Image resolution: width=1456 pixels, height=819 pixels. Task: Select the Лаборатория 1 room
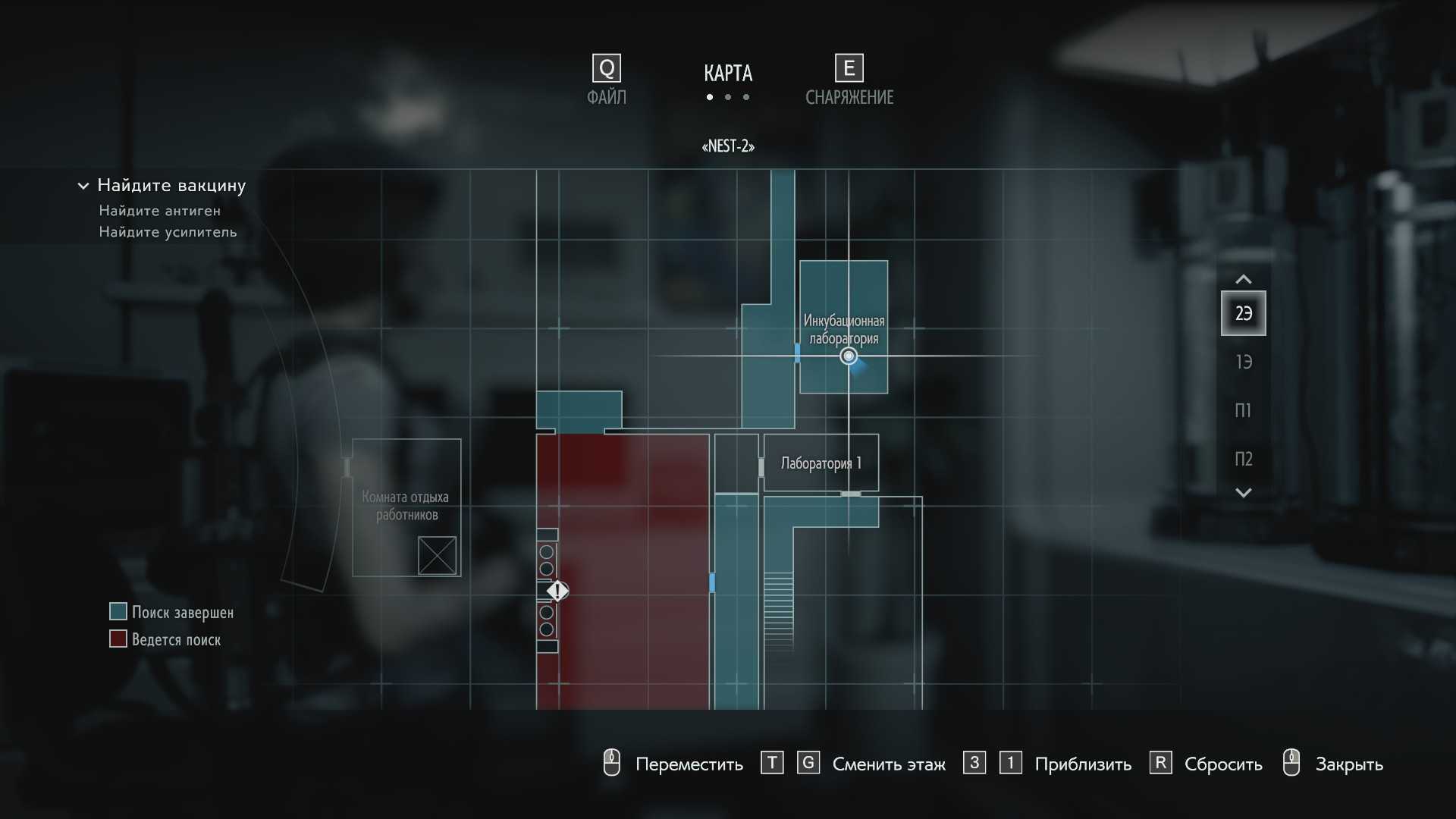[821, 463]
